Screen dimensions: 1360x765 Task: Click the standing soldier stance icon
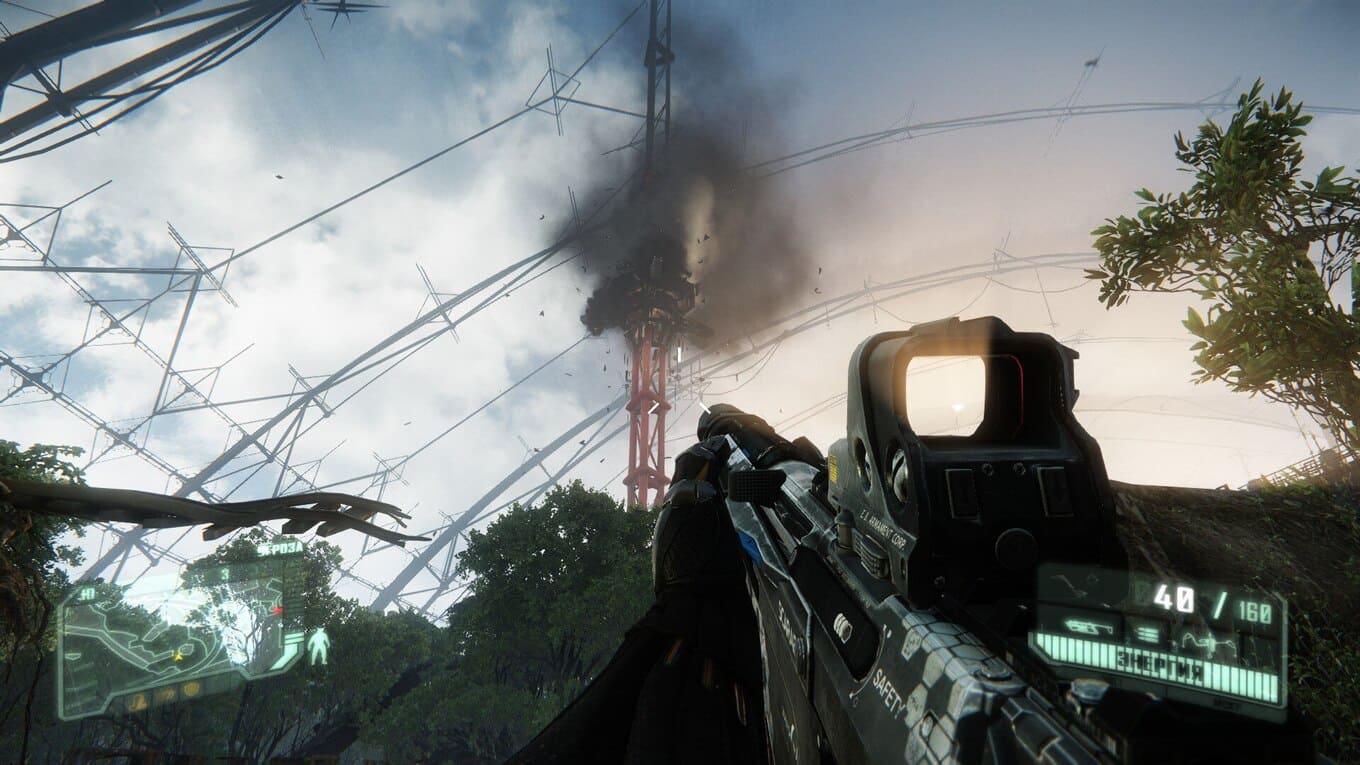tap(318, 646)
